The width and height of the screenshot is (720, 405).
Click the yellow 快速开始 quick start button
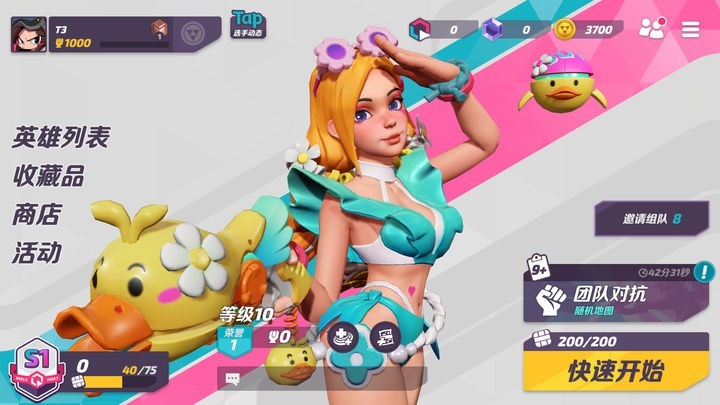click(615, 371)
